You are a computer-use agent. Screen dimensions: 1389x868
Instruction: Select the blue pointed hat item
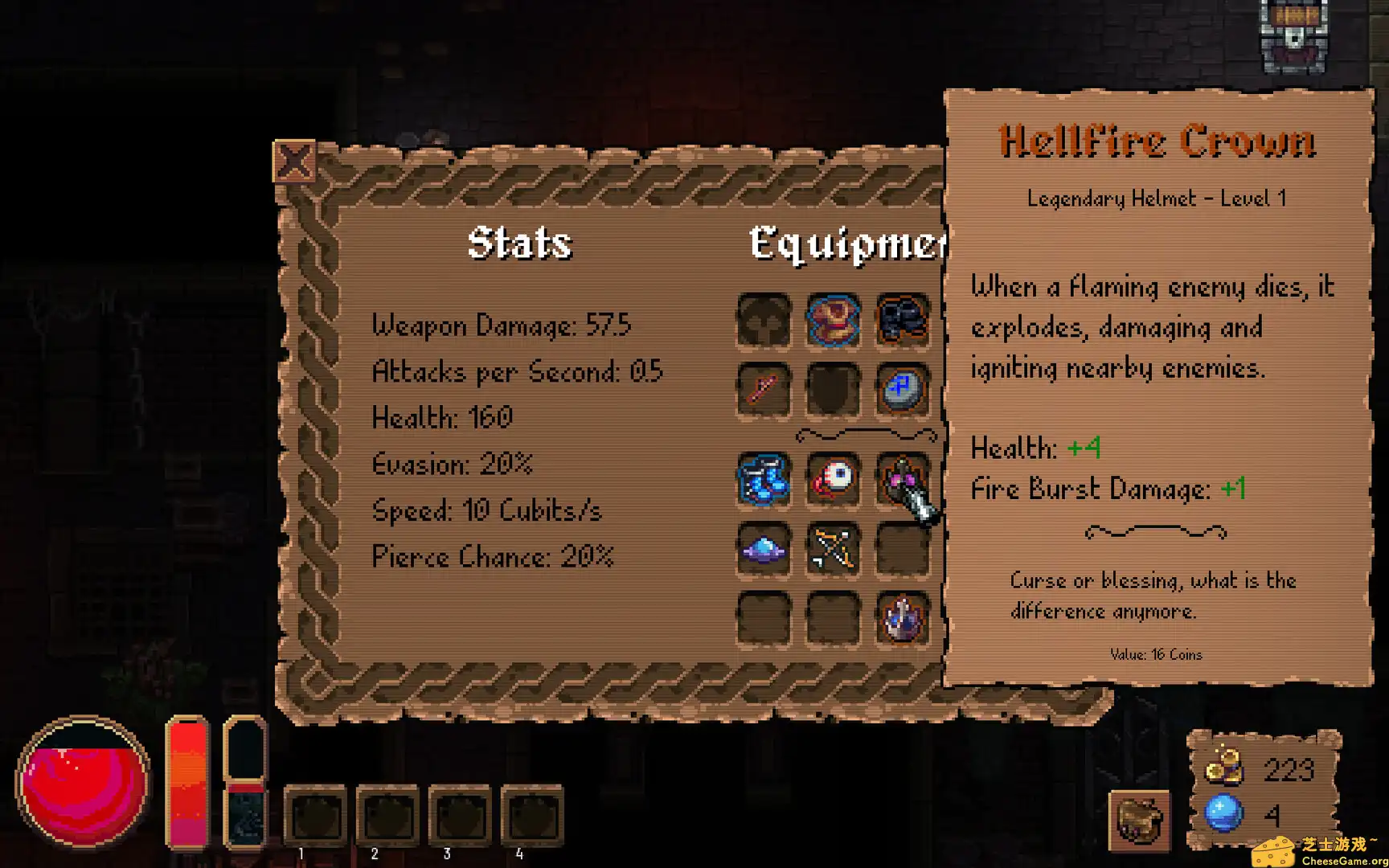764,550
